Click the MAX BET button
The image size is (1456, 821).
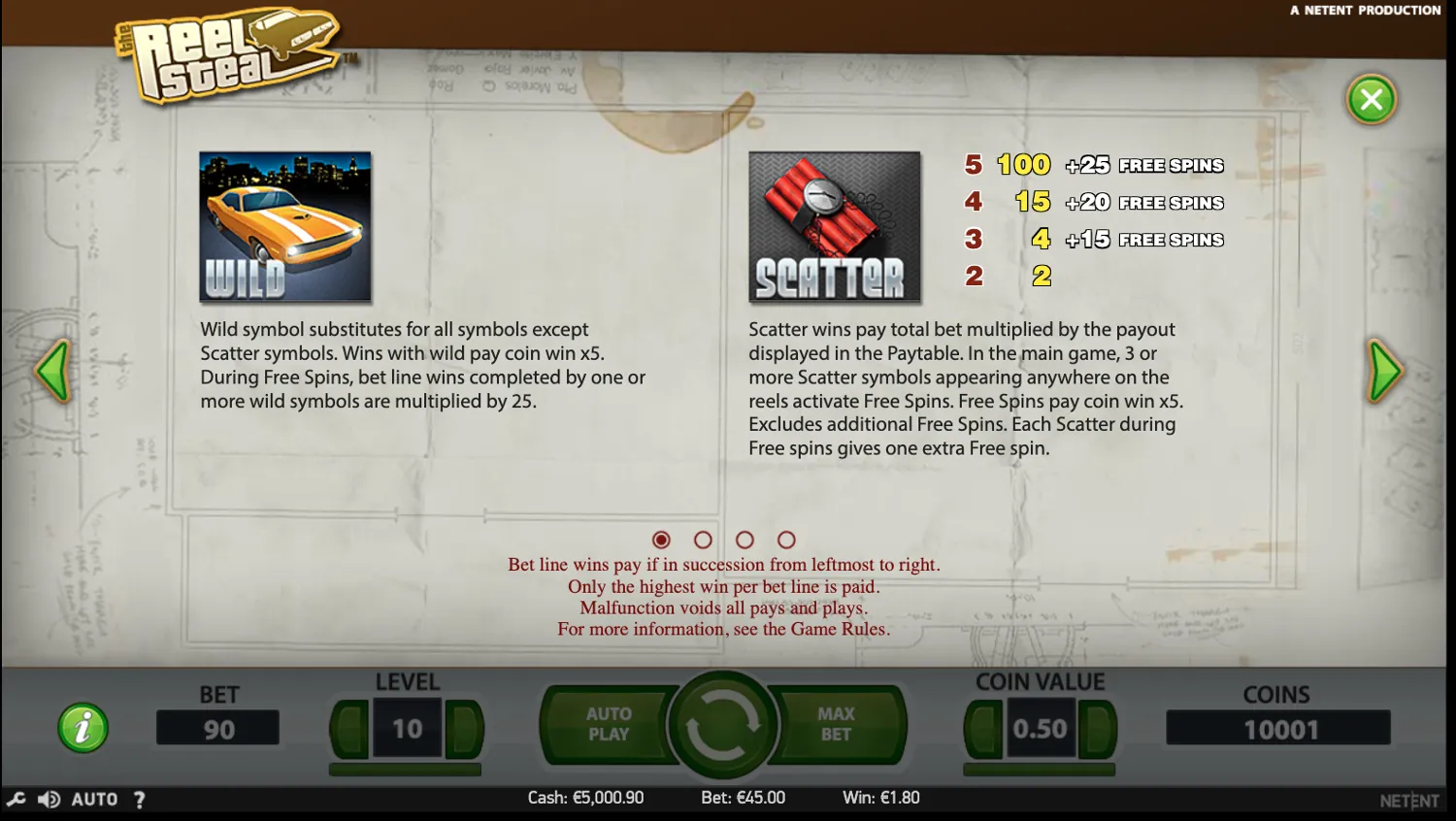[x=836, y=723]
